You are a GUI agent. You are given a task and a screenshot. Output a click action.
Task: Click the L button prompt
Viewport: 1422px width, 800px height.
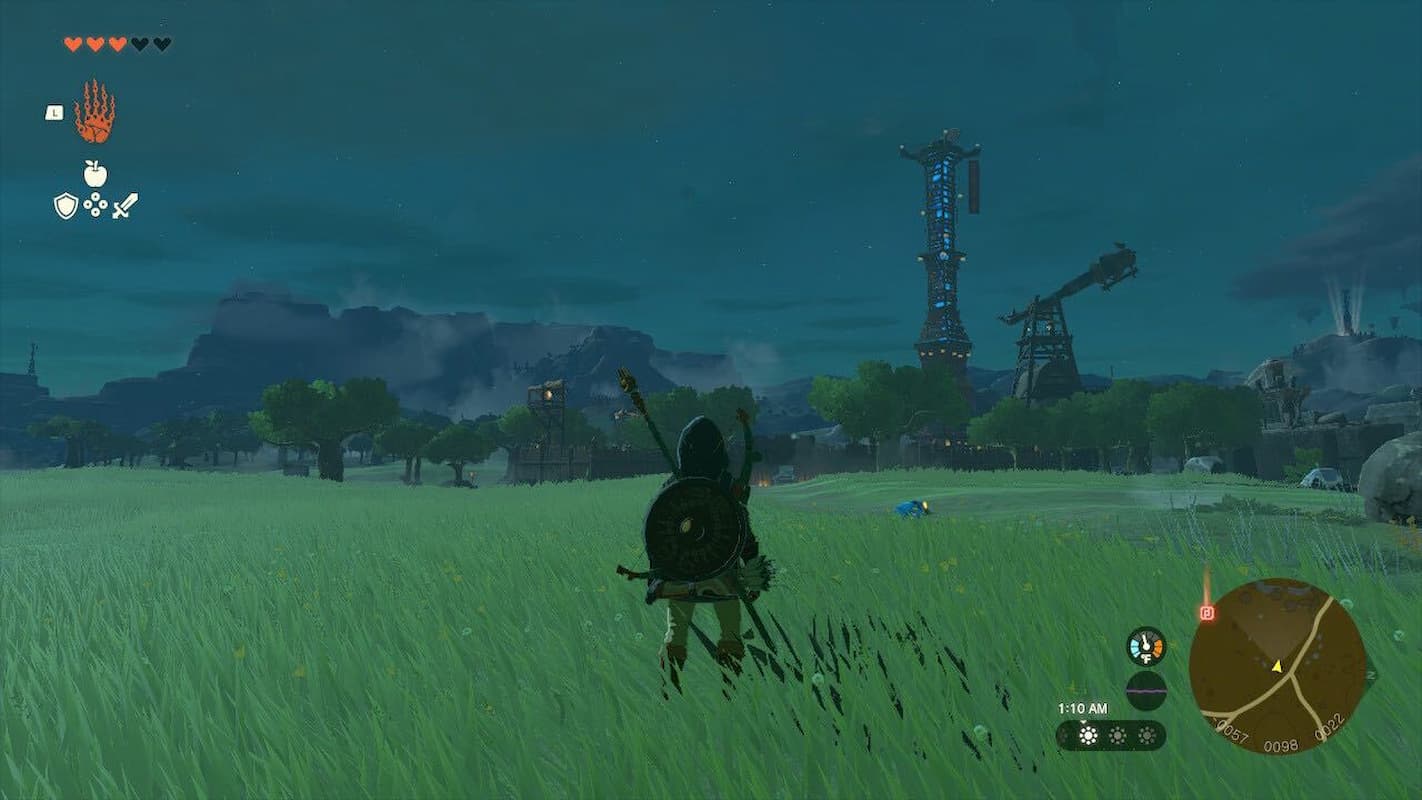(x=54, y=113)
